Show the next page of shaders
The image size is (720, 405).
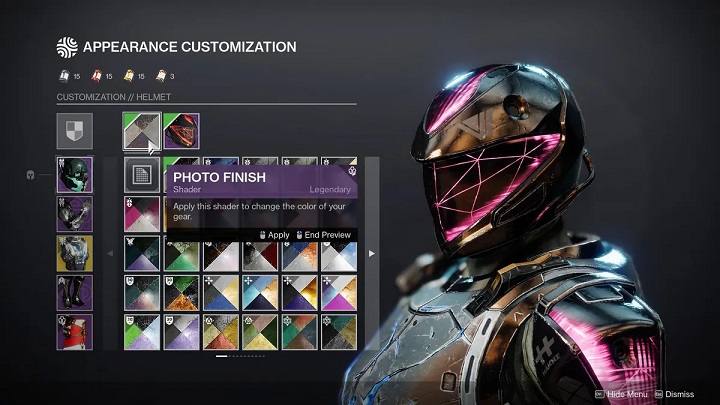[372, 254]
